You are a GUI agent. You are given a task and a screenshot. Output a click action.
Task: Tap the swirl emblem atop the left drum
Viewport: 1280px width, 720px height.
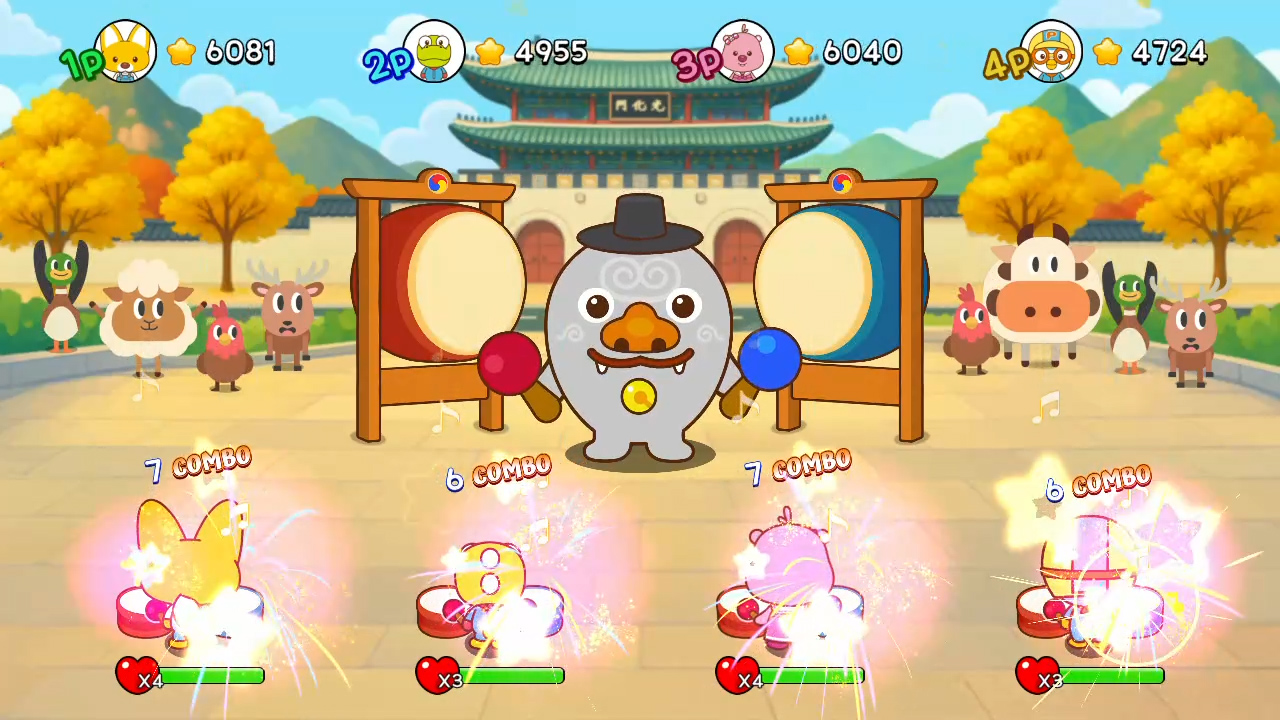click(x=437, y=183)
